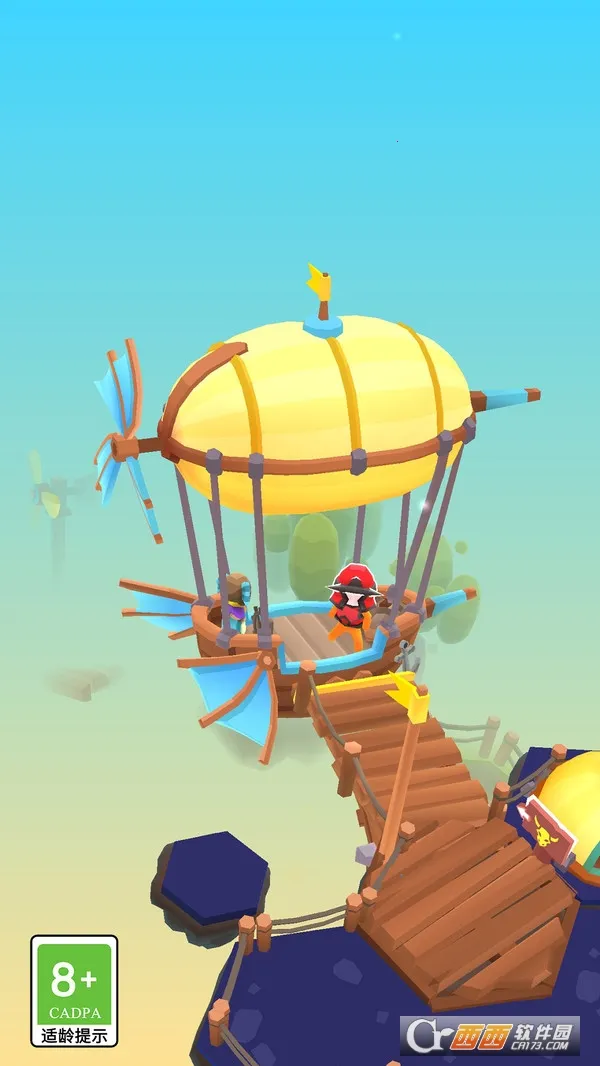
Task: Open the CADPA 8+ age rating notice
Action: pos(74,989)
